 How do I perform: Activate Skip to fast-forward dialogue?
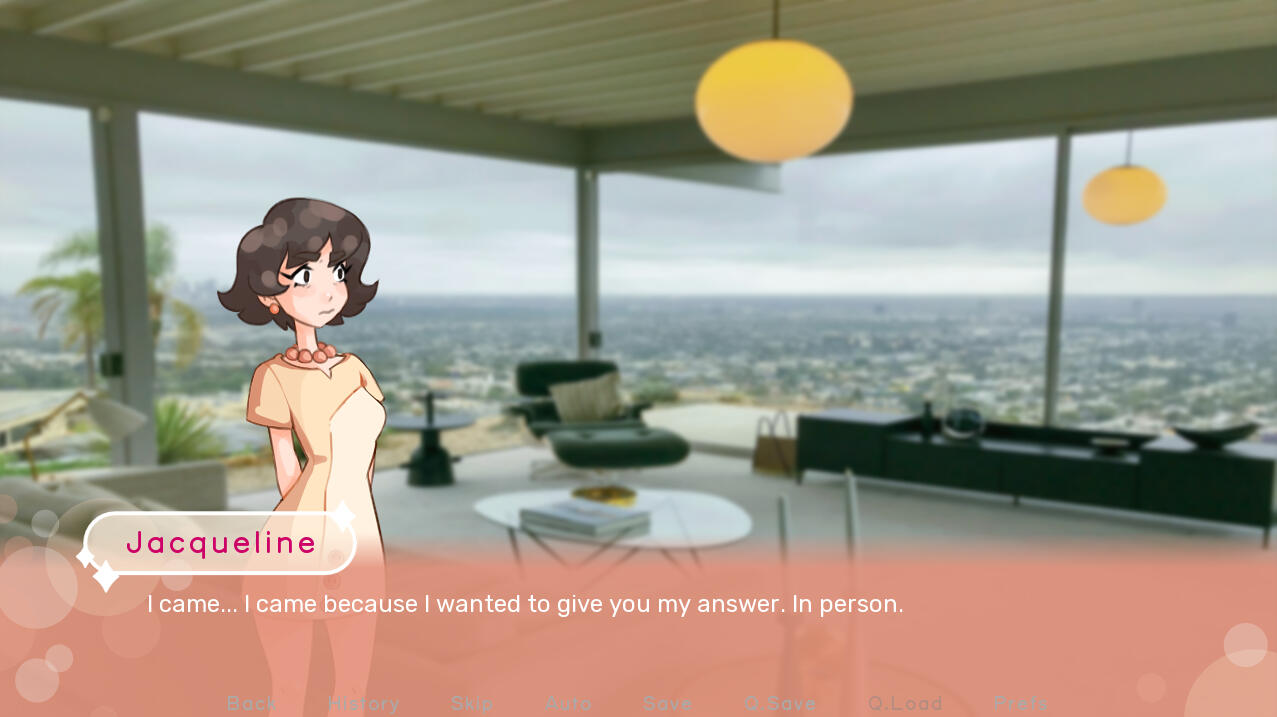coord(472,704)
